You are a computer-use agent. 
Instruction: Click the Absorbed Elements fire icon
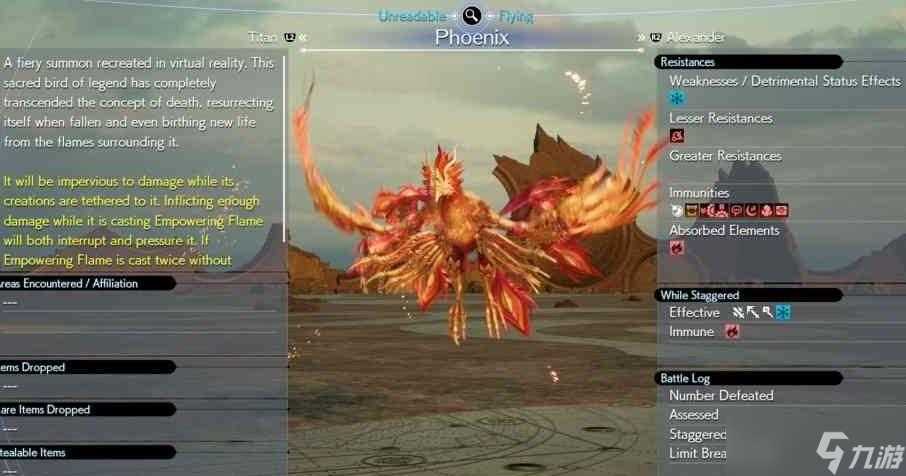click(677, 247)
